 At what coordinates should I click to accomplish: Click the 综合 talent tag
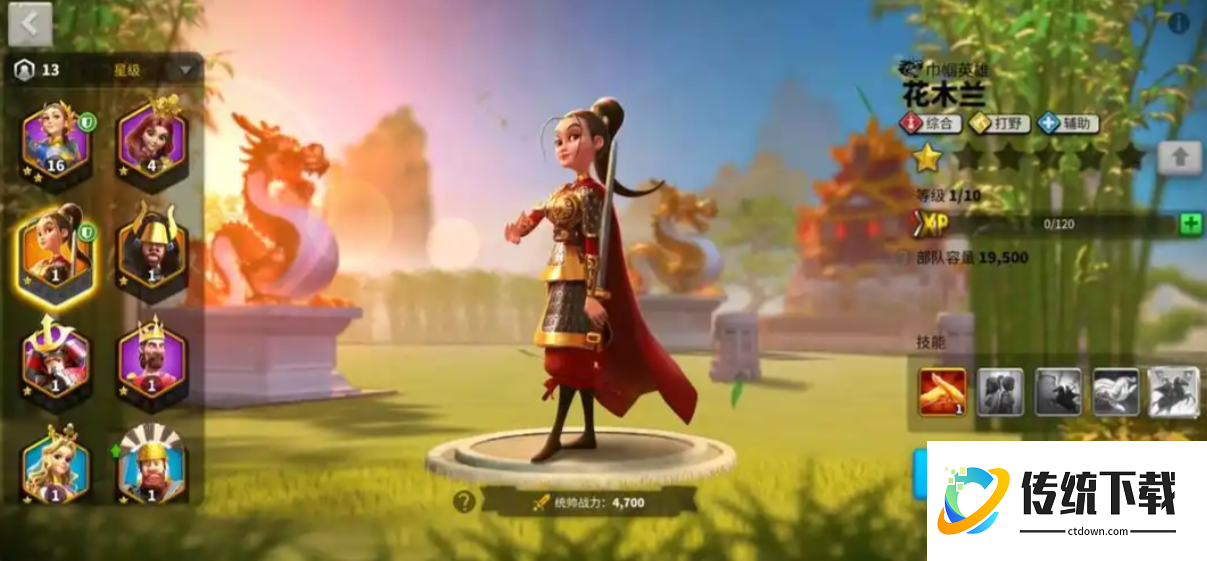(931, 124)
